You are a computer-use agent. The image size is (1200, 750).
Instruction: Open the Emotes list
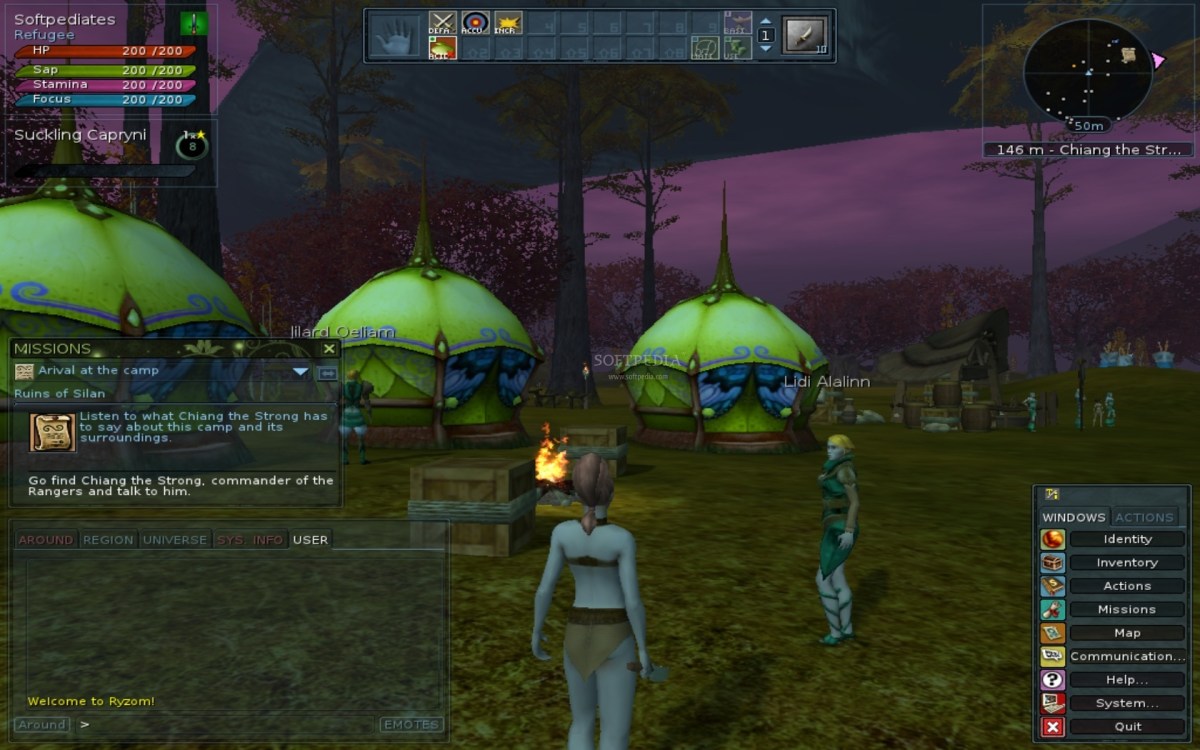410,725
